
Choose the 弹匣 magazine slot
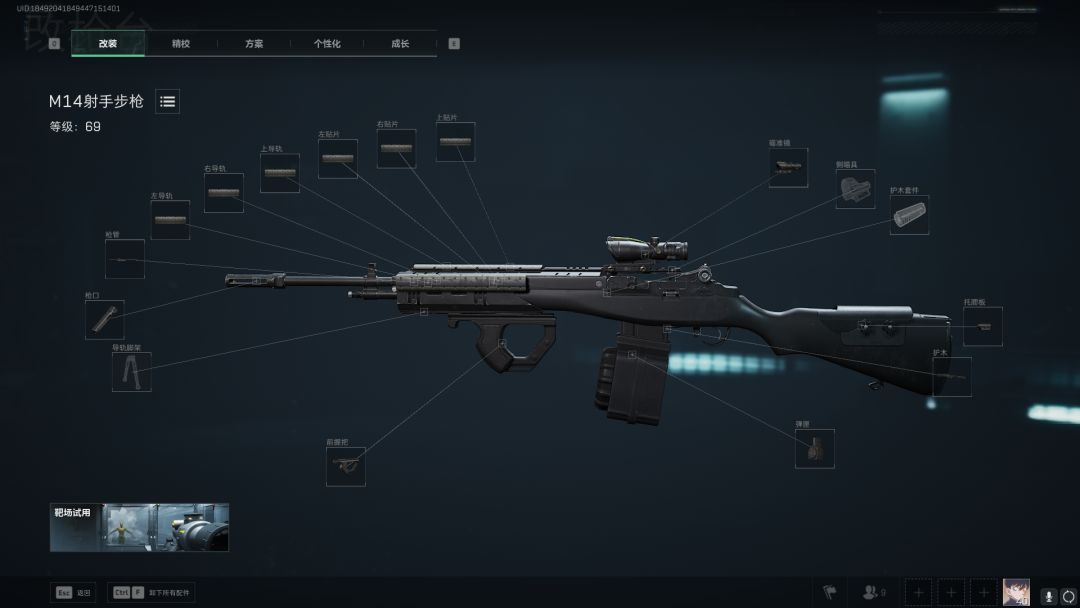click(814, 448)
